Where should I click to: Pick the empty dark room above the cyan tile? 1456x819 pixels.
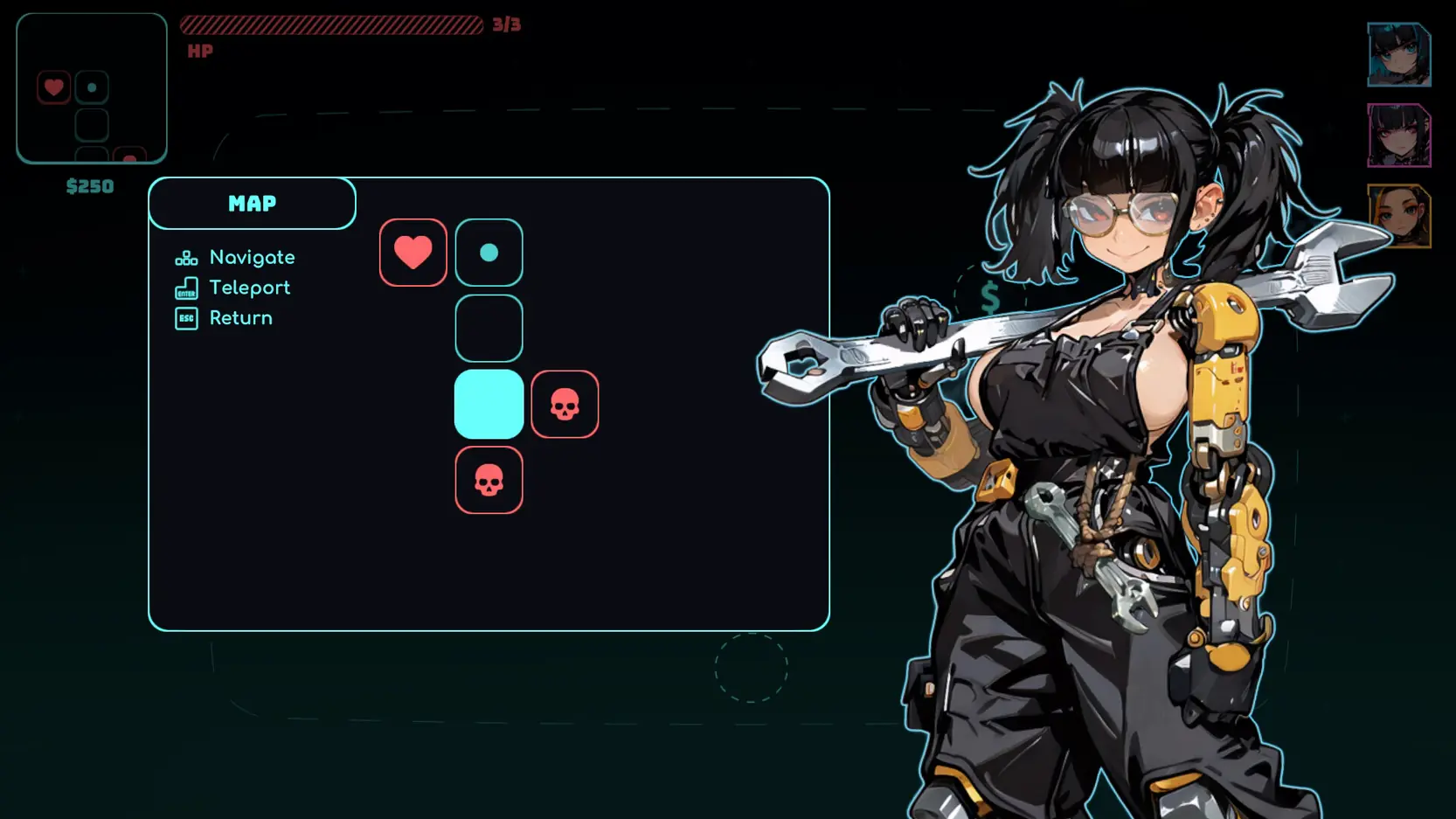[x=489, y=329]
